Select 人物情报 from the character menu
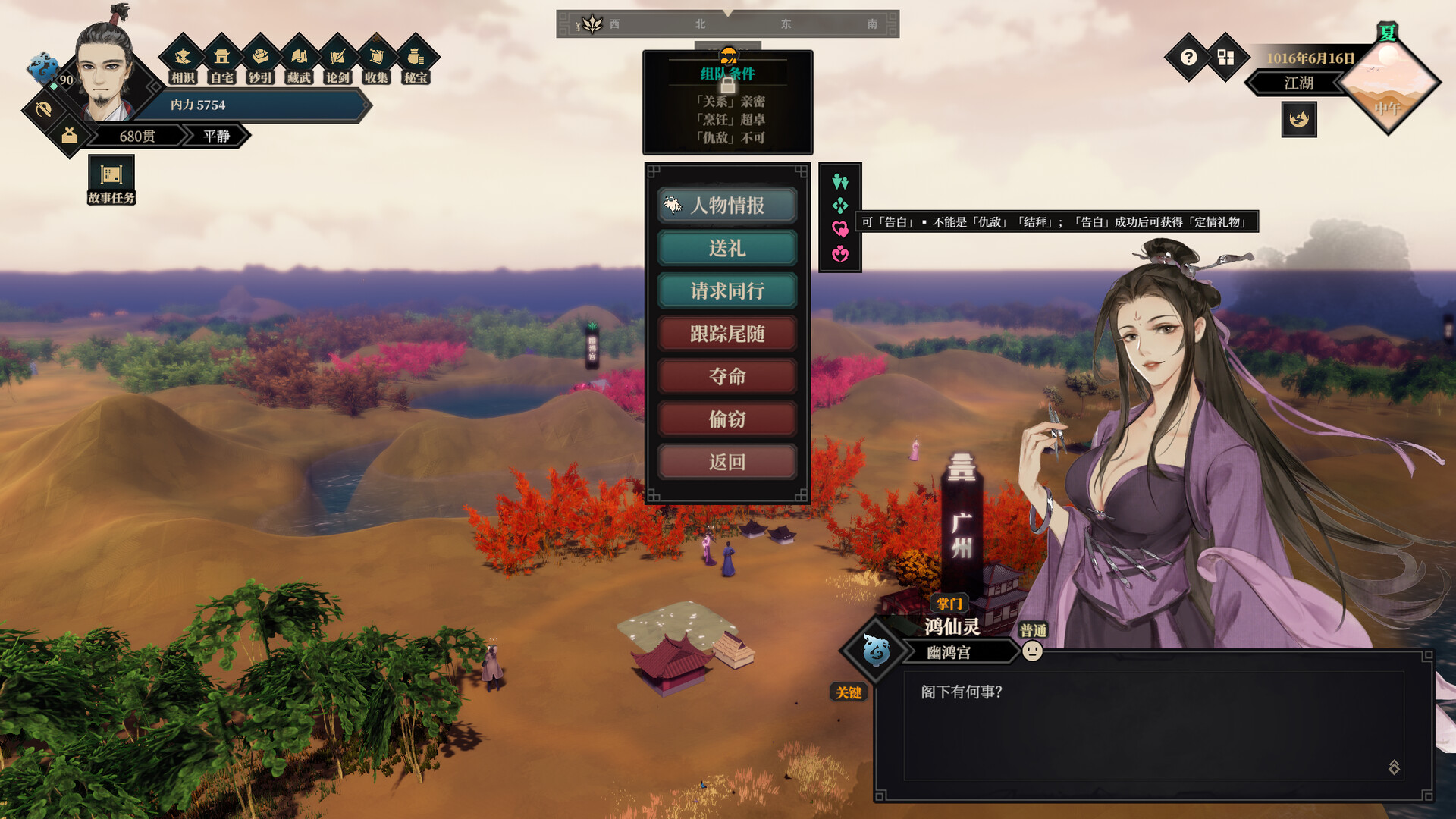 point(726,206)
